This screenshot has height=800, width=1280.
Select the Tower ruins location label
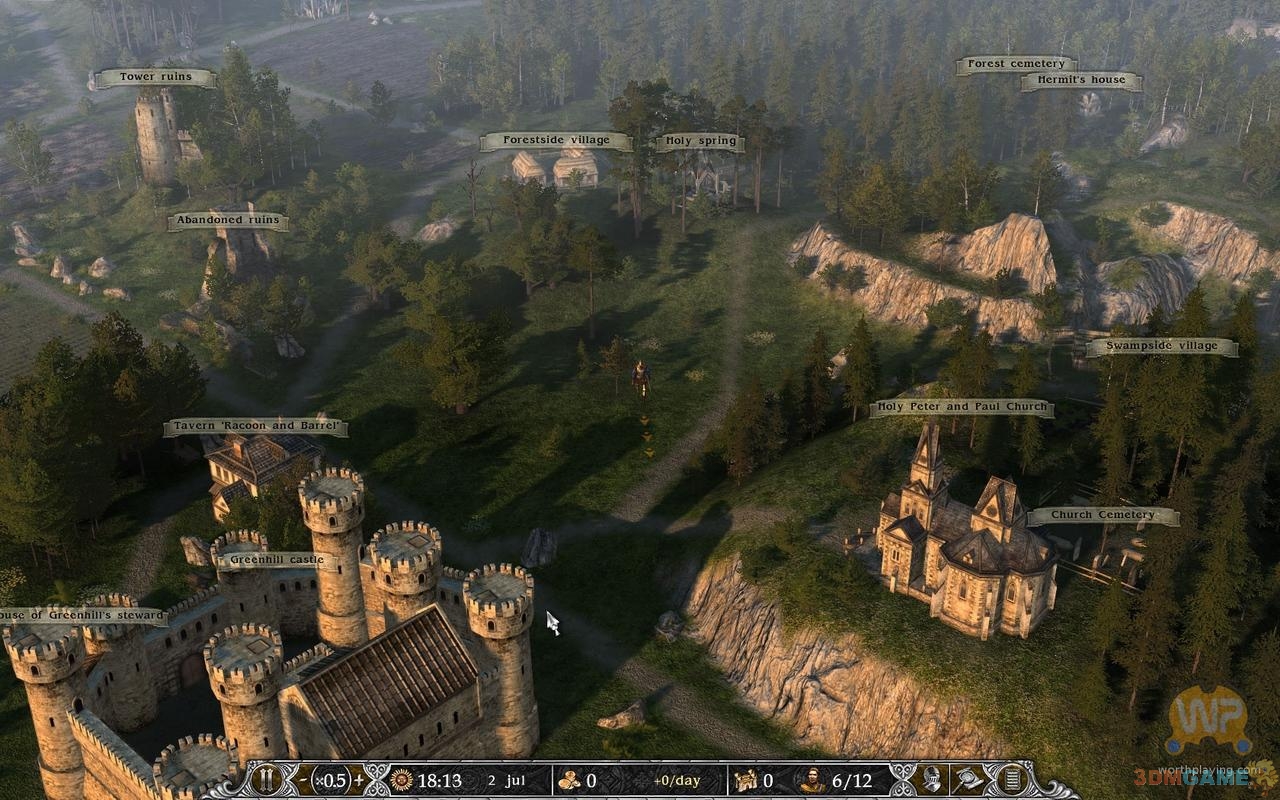(x=155, y=77)
